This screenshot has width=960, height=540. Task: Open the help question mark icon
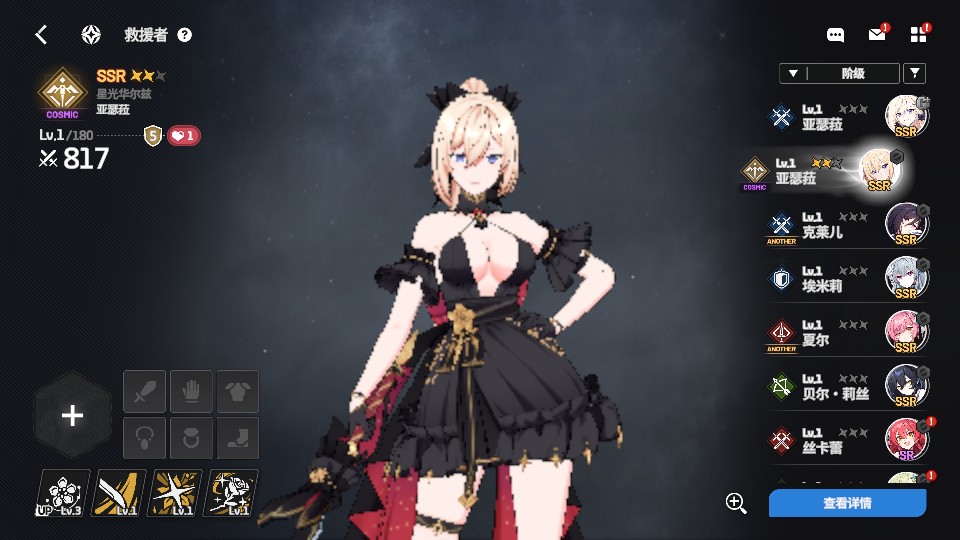184,35
